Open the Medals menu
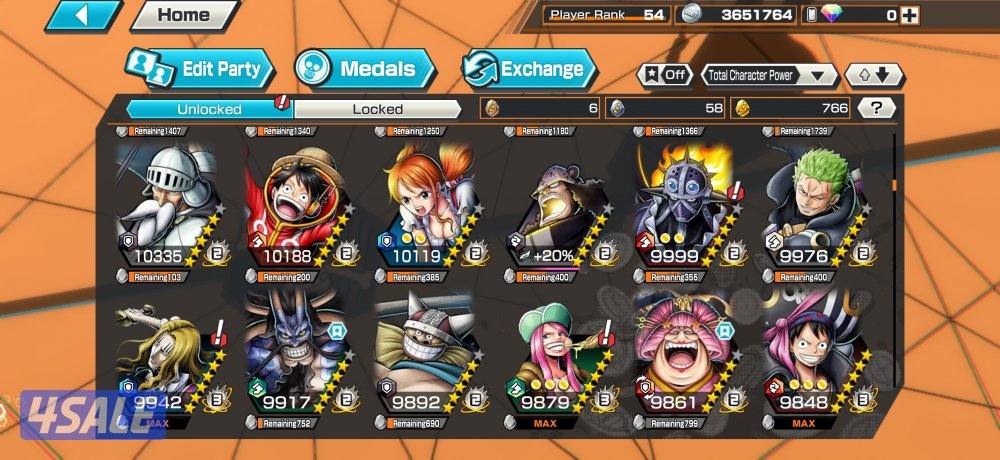The width and height of the screenshot is (1000, 460). [365, 69]
